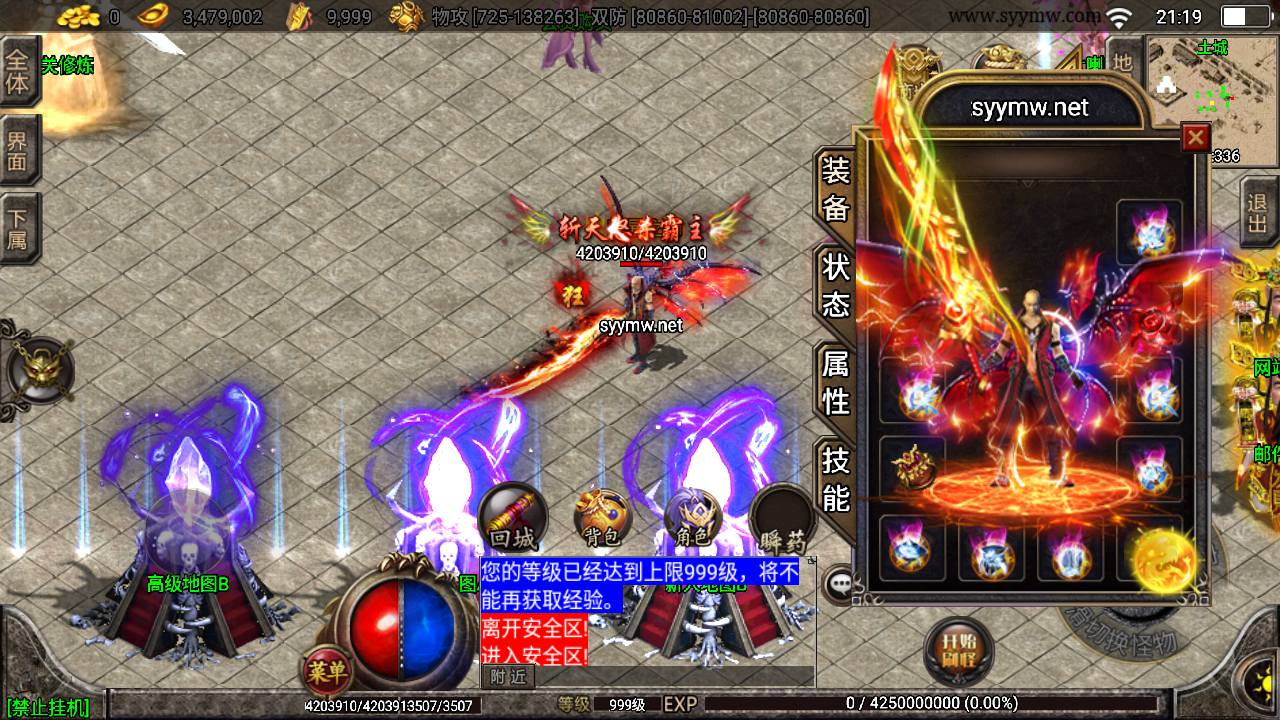Open the 角色 character sheet
The image size is (1280, 720).
[692, 519]
